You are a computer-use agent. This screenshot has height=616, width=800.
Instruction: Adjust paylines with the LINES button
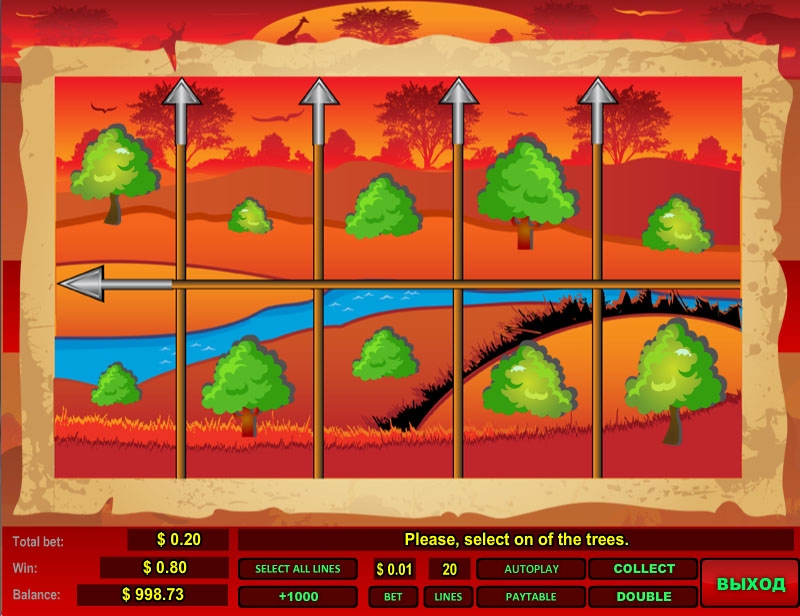[x=449, y=597]
